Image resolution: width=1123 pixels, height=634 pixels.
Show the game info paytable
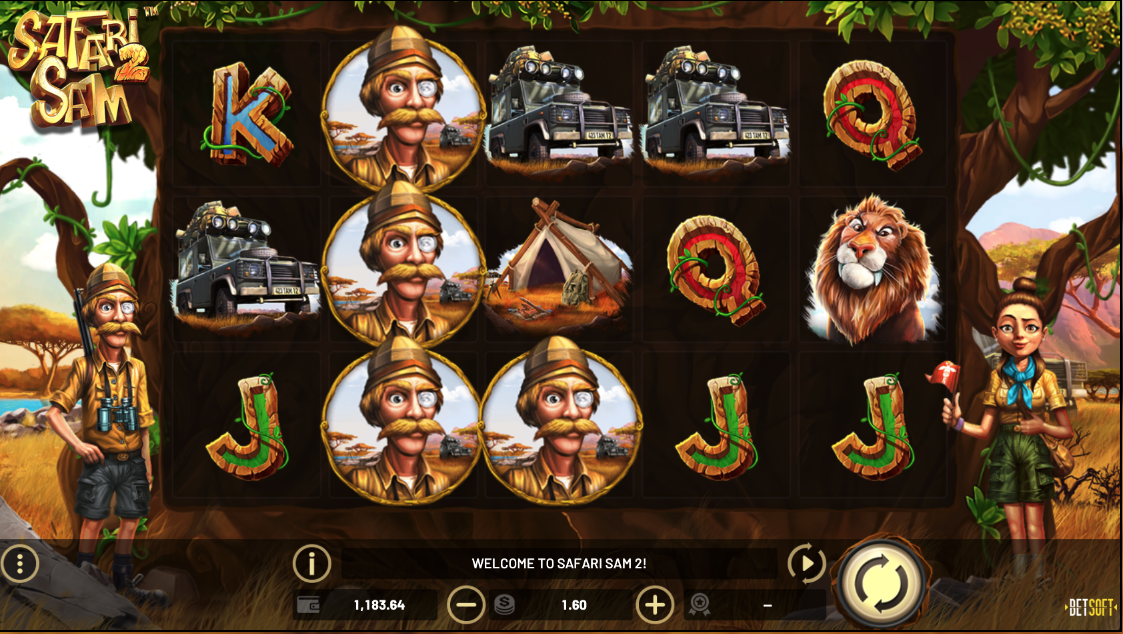312,564
